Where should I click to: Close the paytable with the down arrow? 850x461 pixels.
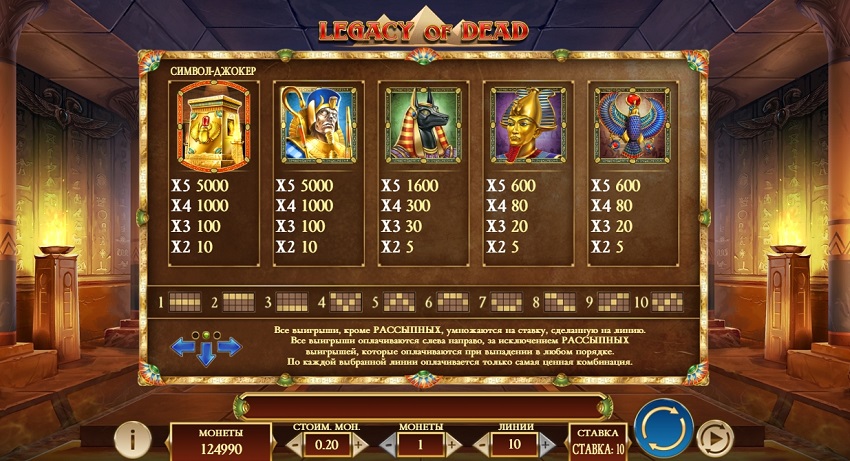pyautogui.click(x=207, y=353)
